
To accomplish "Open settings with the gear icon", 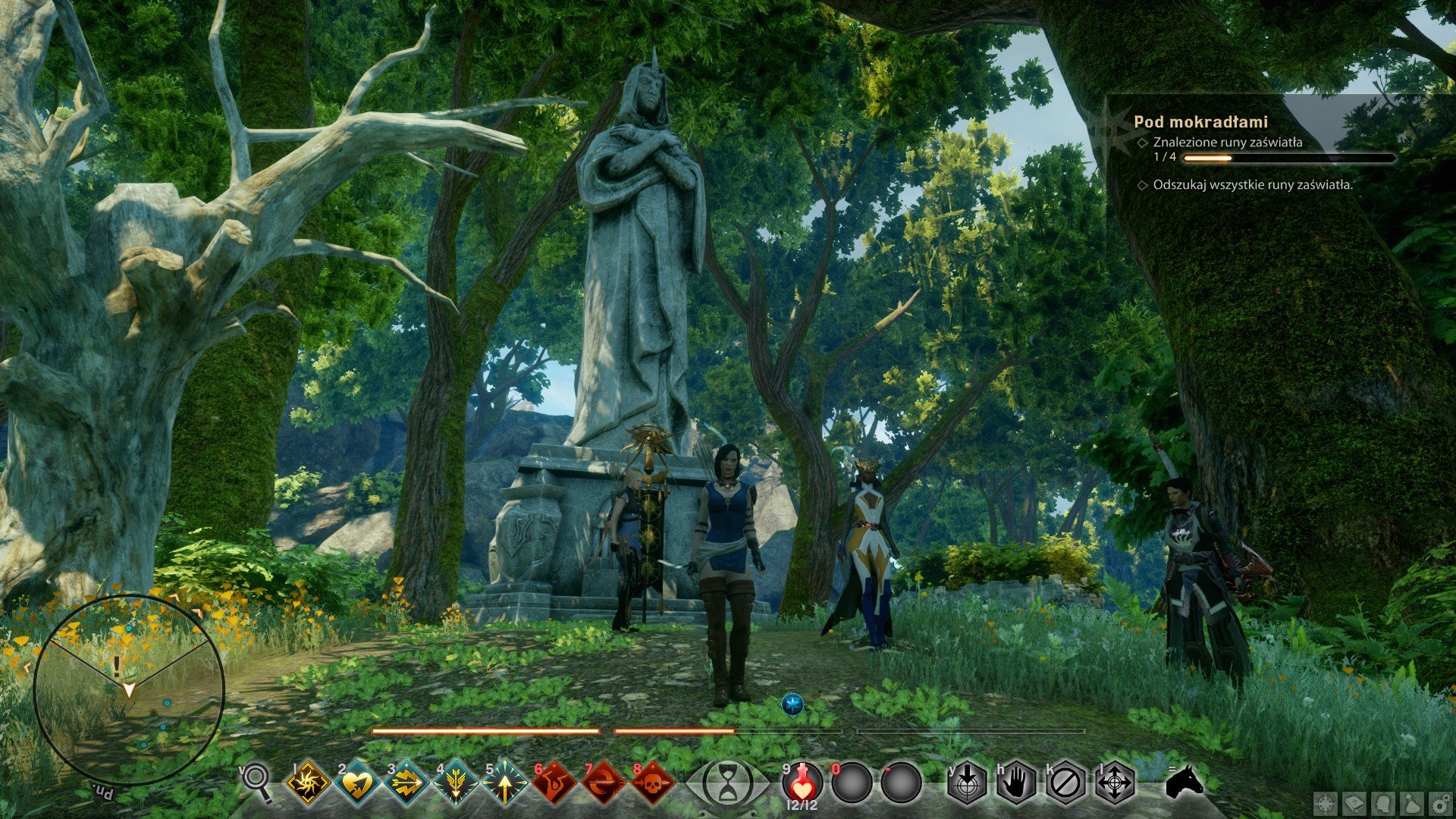I will coord(1439,804).
